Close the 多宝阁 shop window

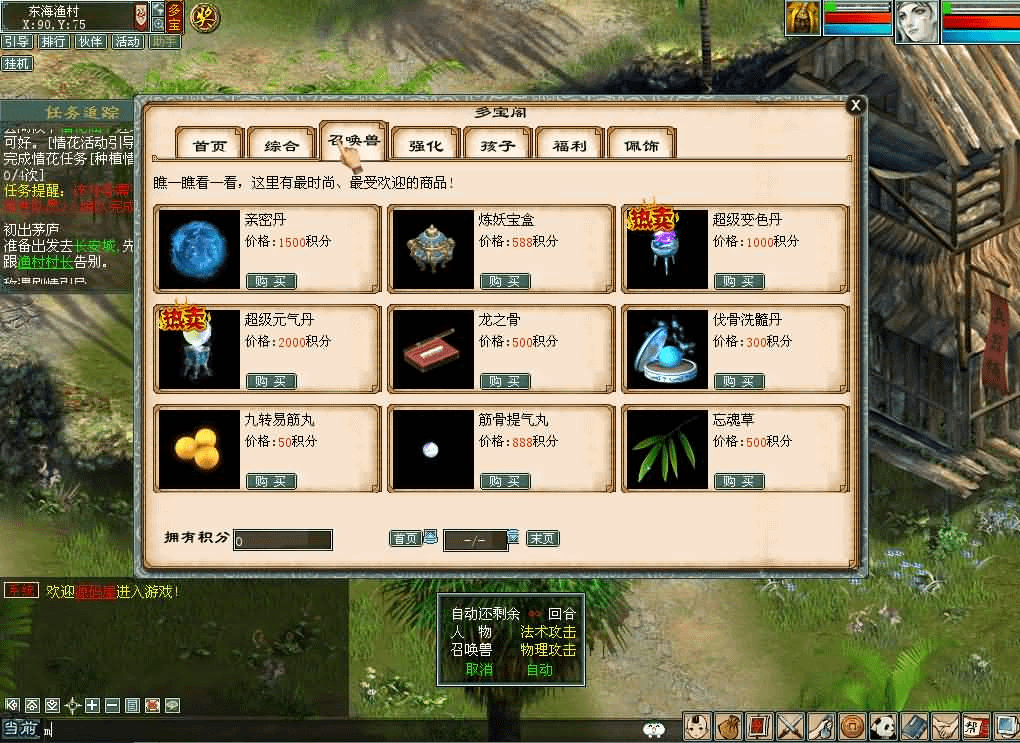(854, 105)
